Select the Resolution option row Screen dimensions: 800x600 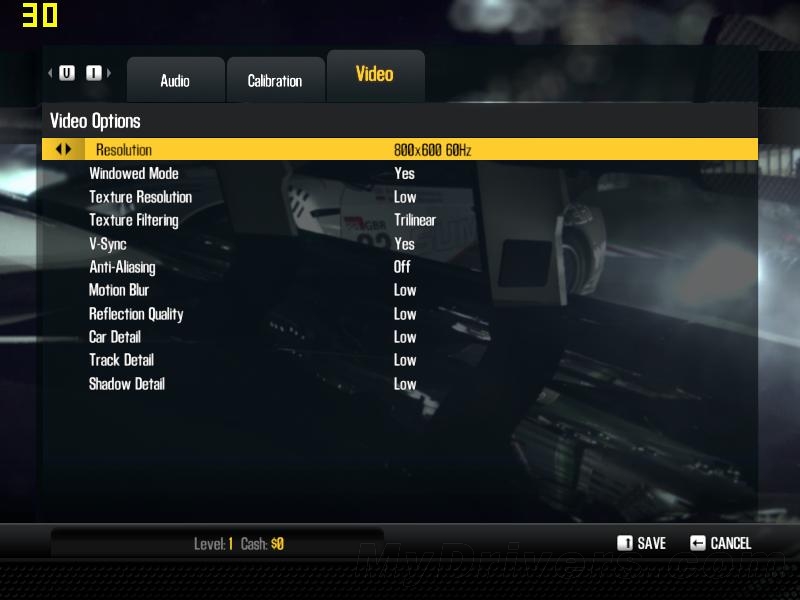coord(400,150)
